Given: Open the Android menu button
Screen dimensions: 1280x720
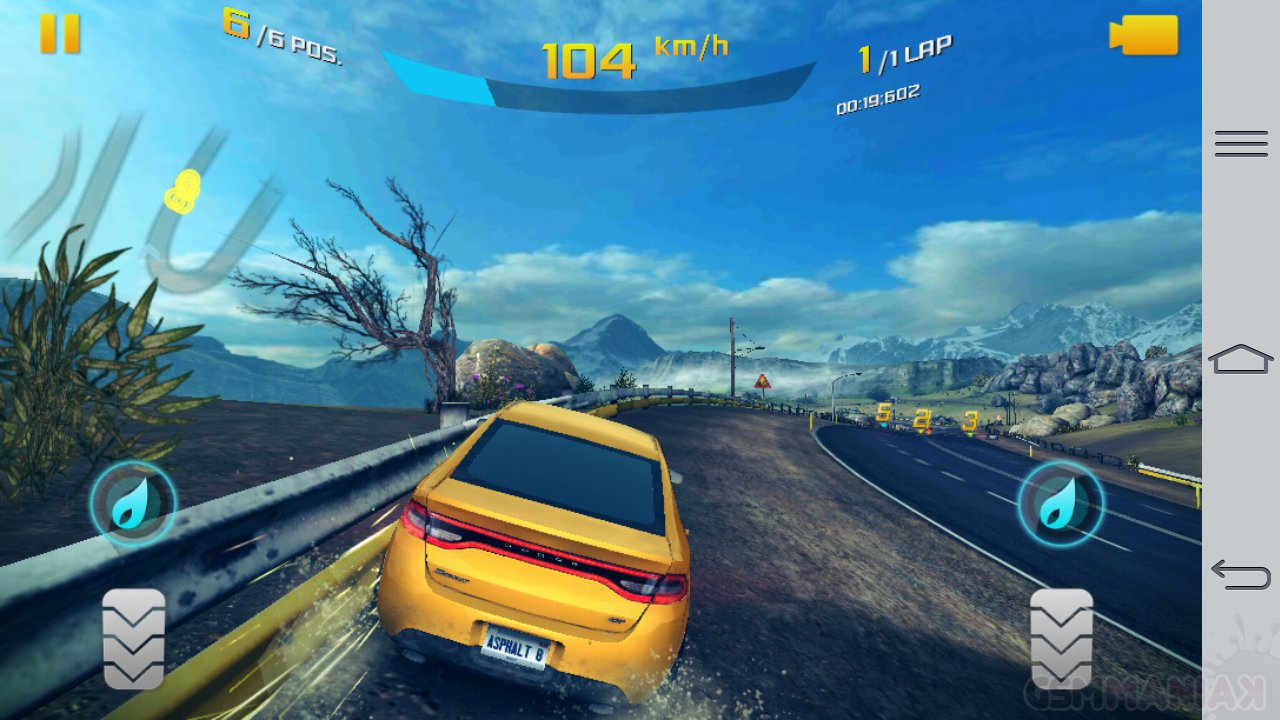Looking at the screenshot, I should coord(1241,144).
